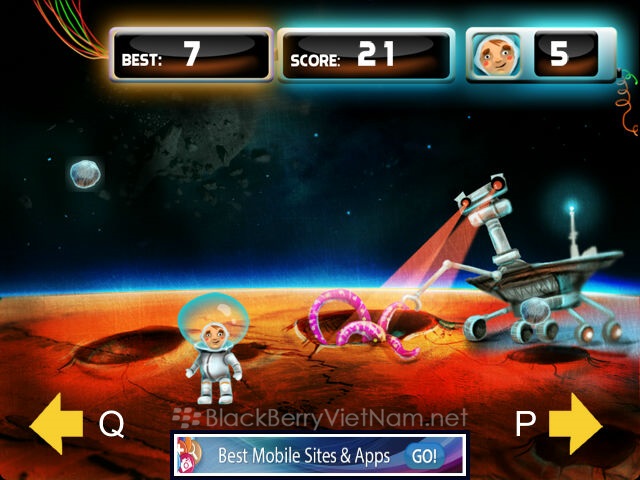Tap the yellow right arrow button

[576, 424]
